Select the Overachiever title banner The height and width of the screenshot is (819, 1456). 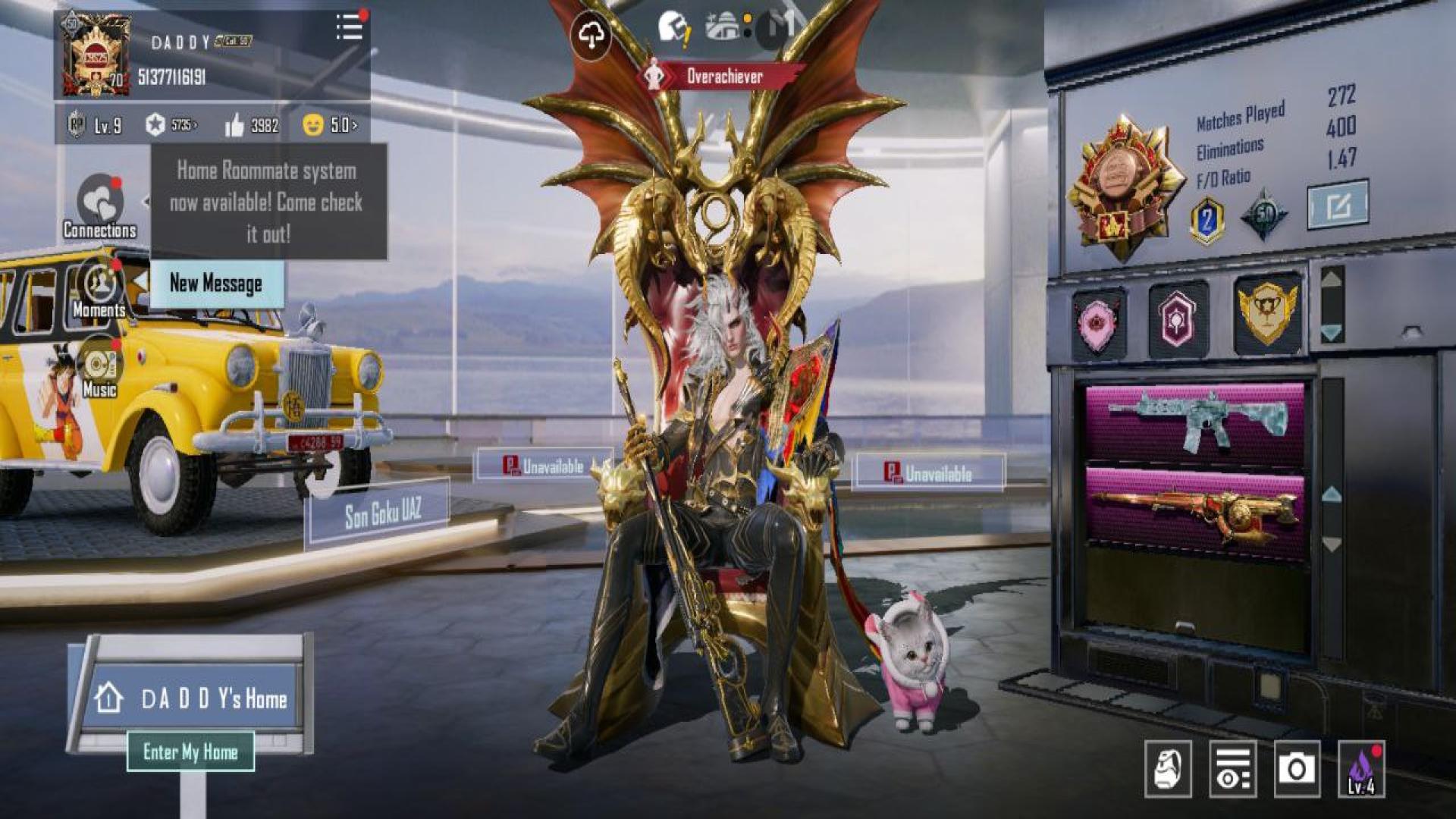(x=723, y=76)
